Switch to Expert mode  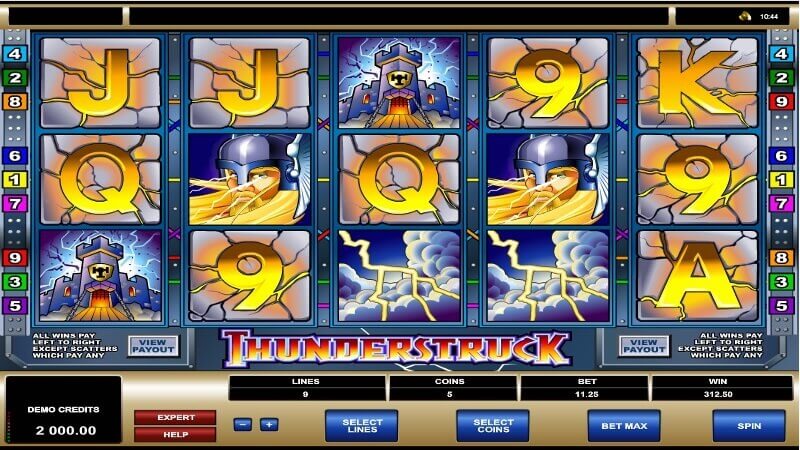click(x=175, y=417)
